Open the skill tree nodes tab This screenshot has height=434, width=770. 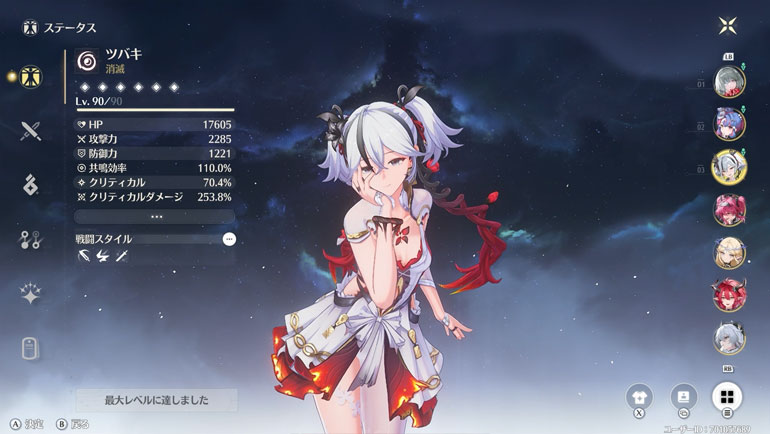(30, 238)
